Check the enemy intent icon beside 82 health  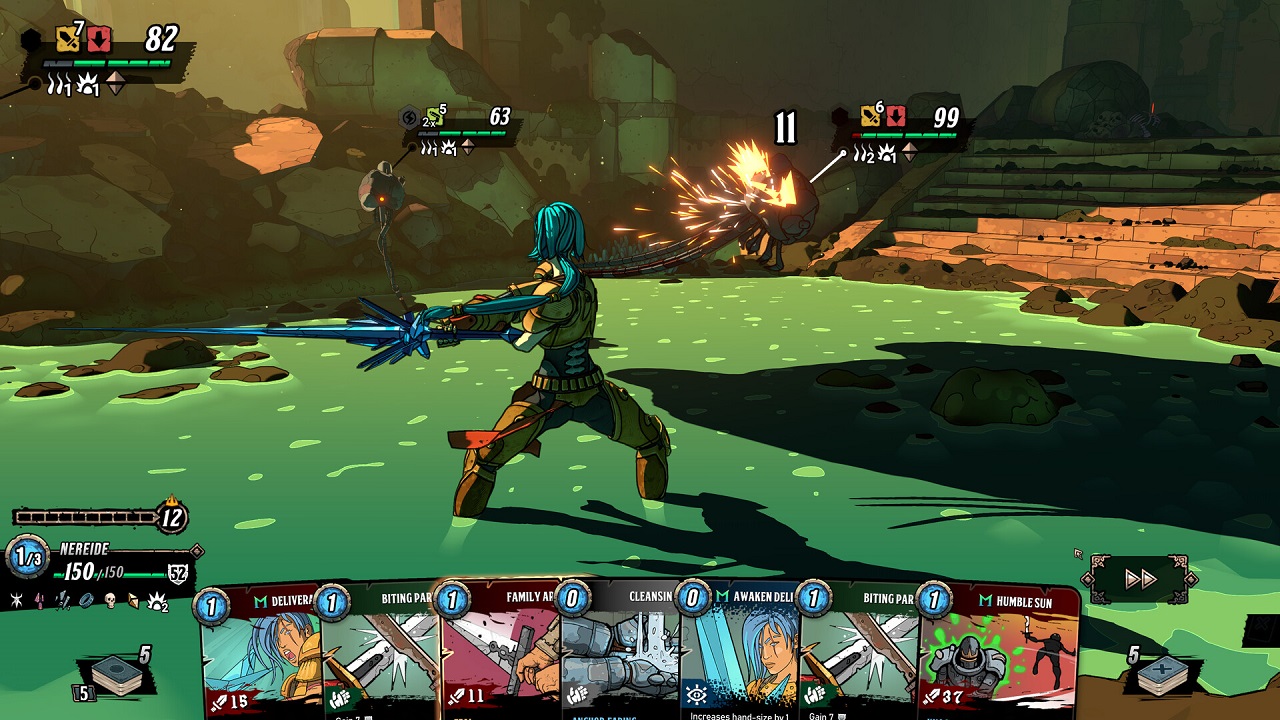coord(68,40)
